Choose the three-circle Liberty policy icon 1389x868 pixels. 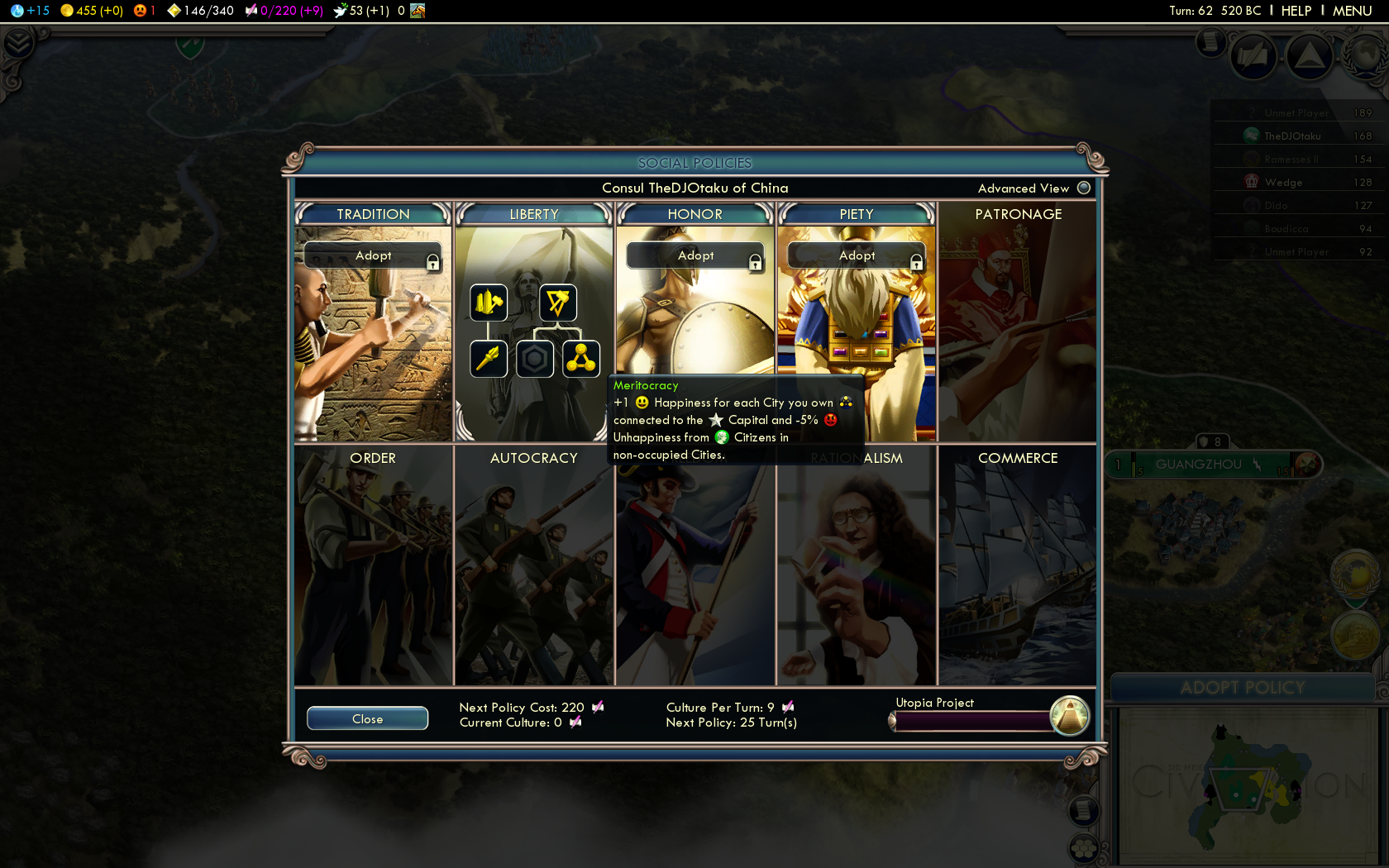581,359
